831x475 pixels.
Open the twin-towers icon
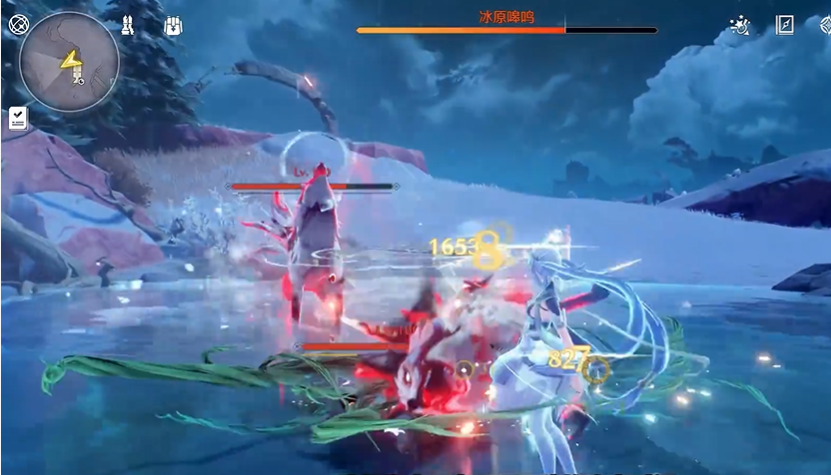(130, 25)
